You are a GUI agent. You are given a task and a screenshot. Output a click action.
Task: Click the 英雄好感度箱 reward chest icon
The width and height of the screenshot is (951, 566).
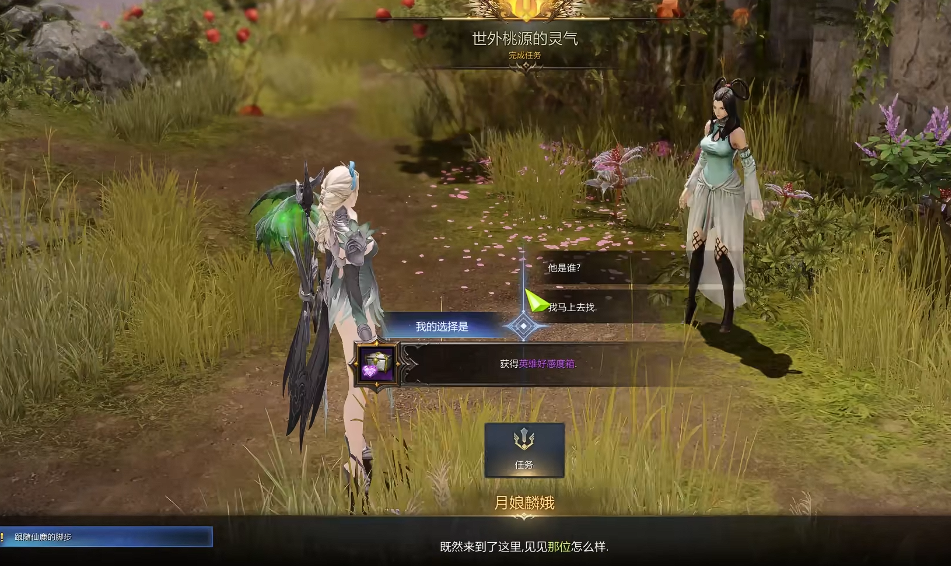pos(376,364)
